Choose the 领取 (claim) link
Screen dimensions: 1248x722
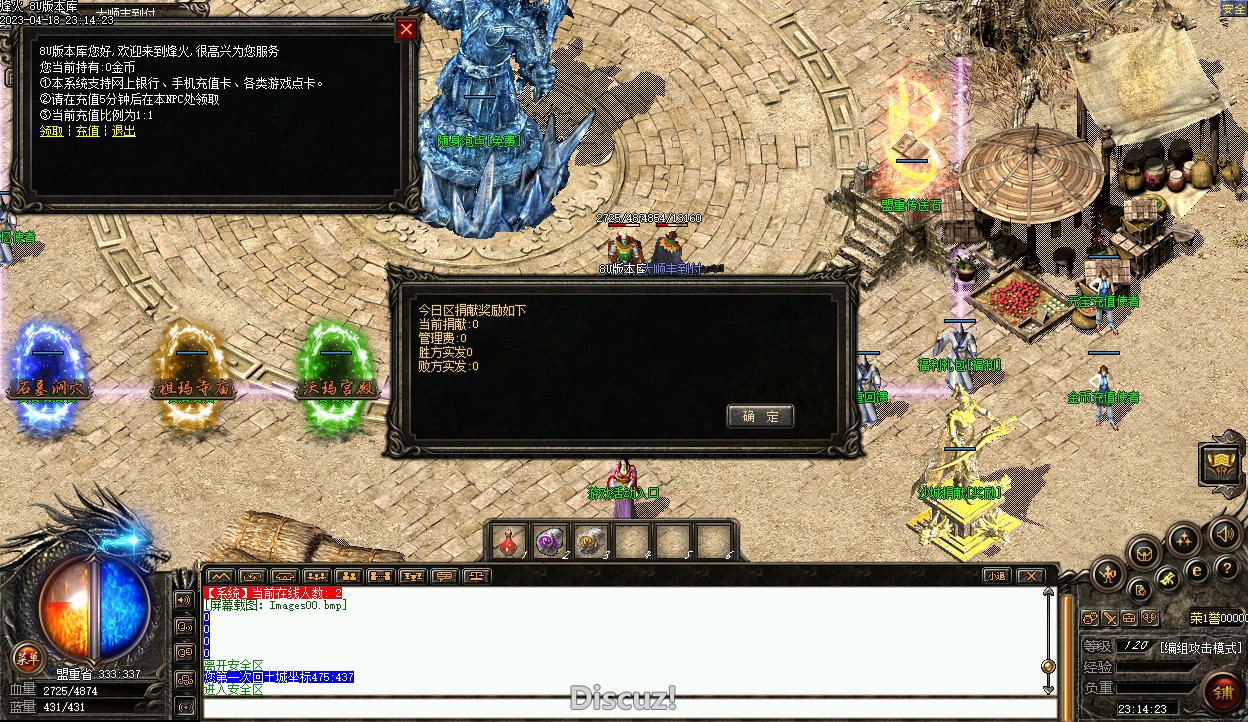[x=51, y=131]
